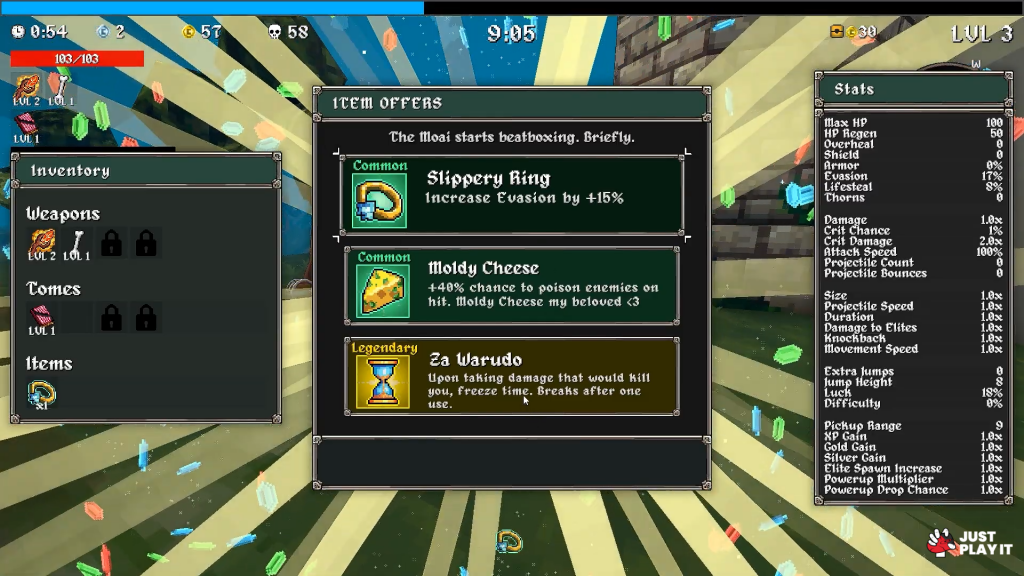Select the Slippery Ring in inventory Items
Image resolution: width=1024 pixels, height=576 pixels.
(x=42, y=394)
